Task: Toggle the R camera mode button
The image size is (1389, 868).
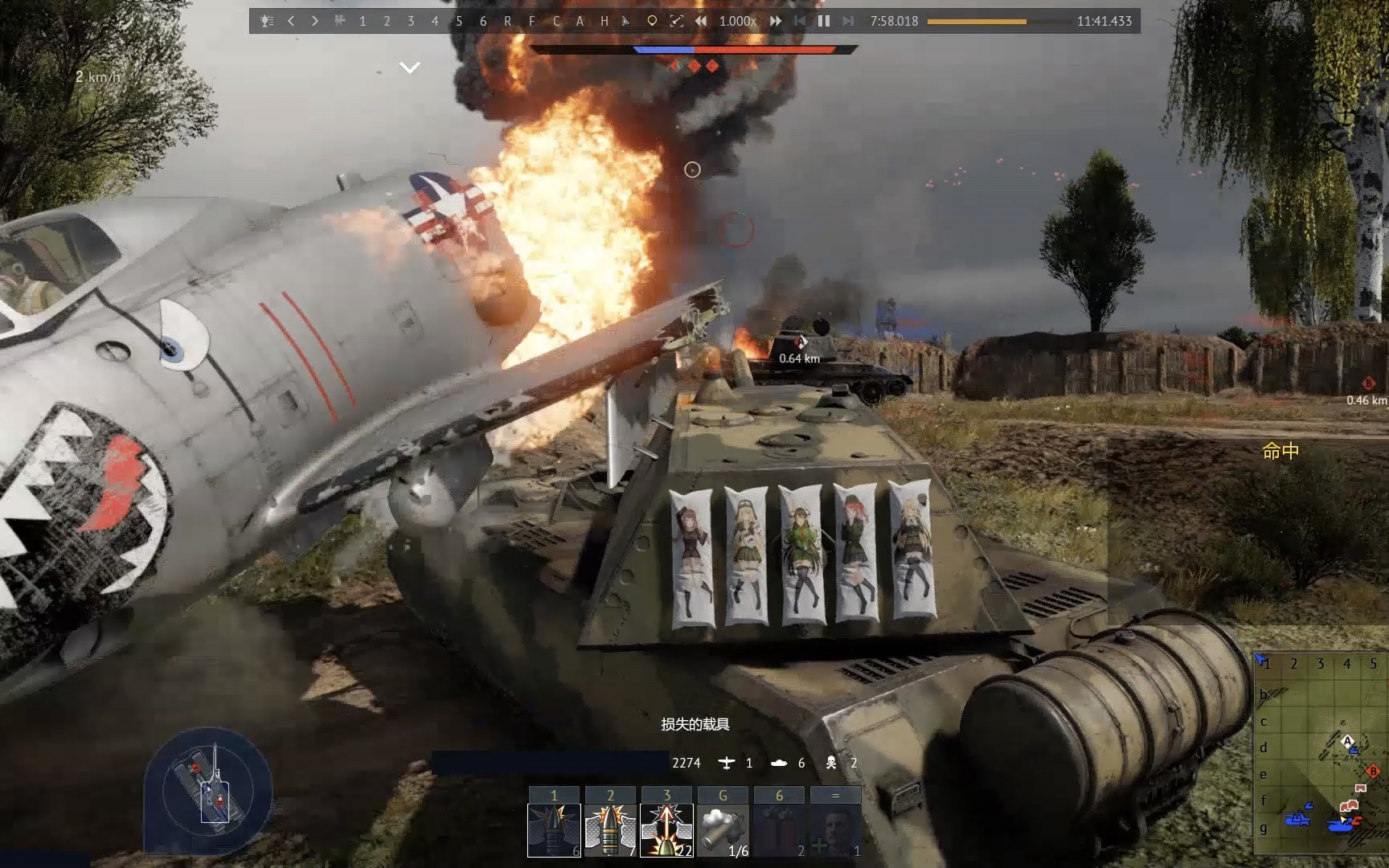Action: pyautogui.click(x=507, y=21)
